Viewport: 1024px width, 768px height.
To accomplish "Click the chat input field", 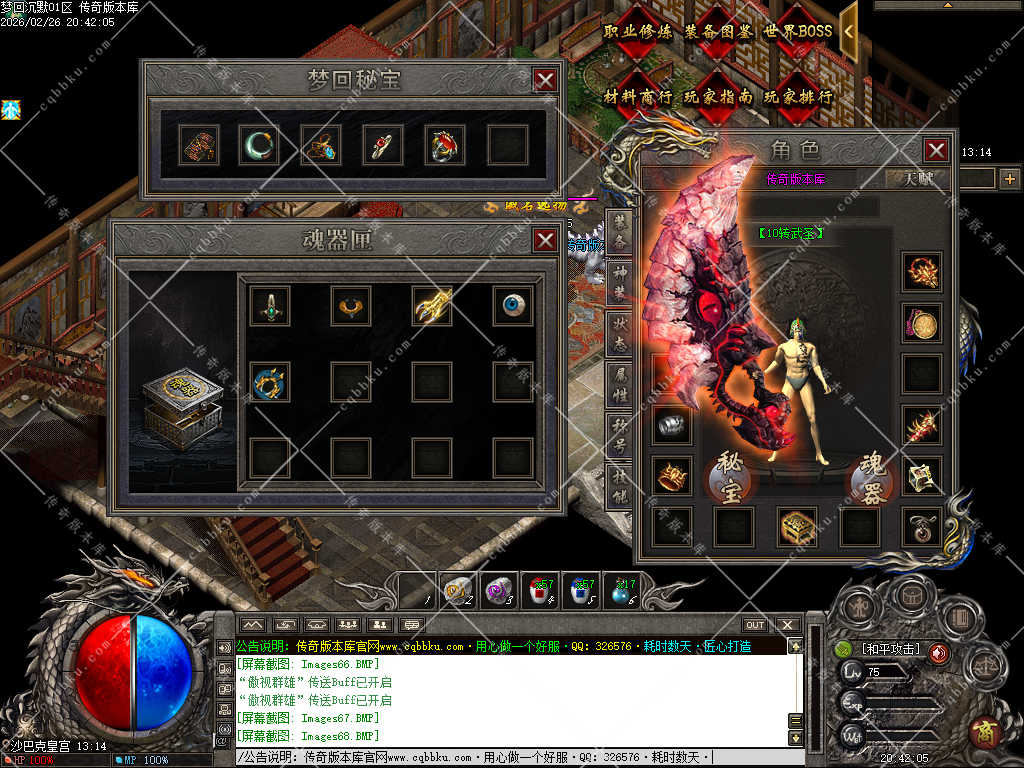I will [x=510, y=758].
